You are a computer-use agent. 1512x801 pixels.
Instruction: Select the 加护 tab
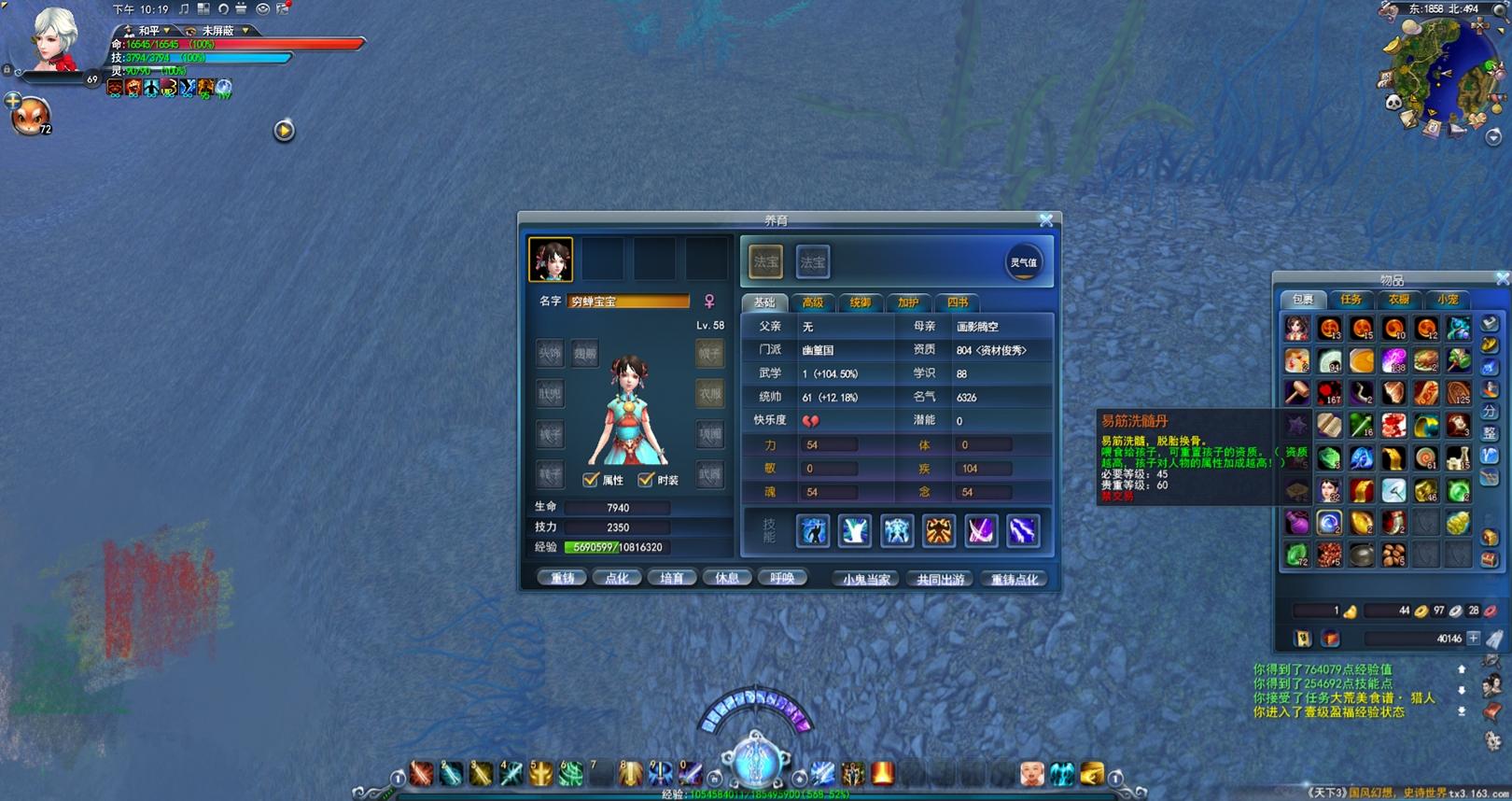[908, 302]
